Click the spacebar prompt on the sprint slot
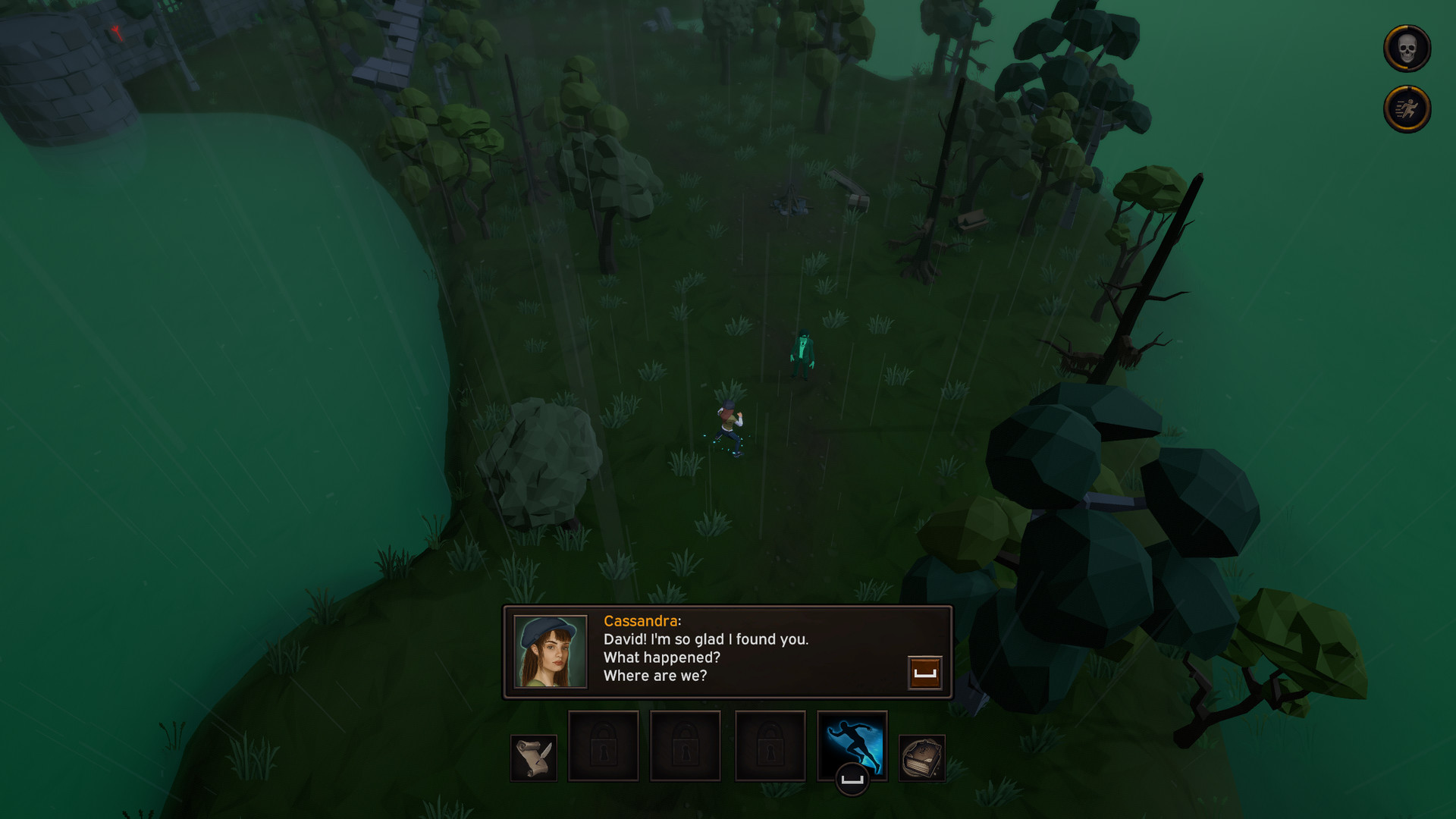Image resolution: width=1456 pixels, height=819 pixels. [851, 778]
